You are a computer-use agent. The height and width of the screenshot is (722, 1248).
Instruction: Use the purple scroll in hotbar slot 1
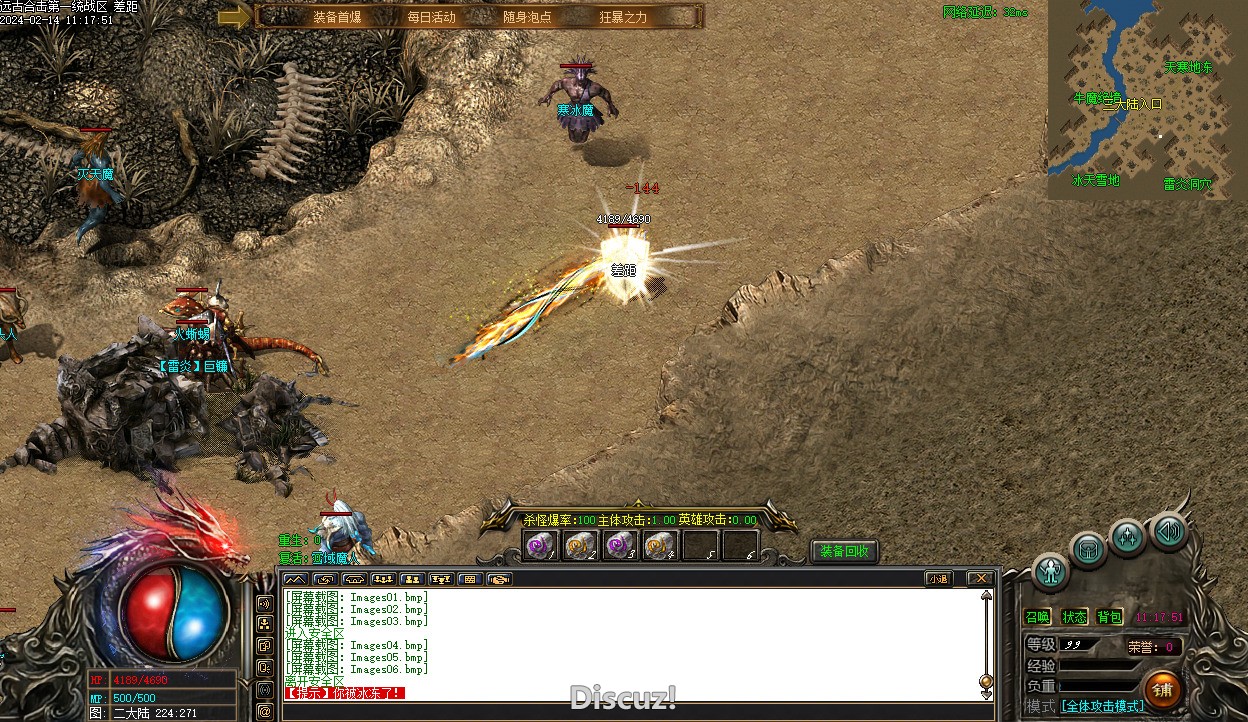(541, 545)
